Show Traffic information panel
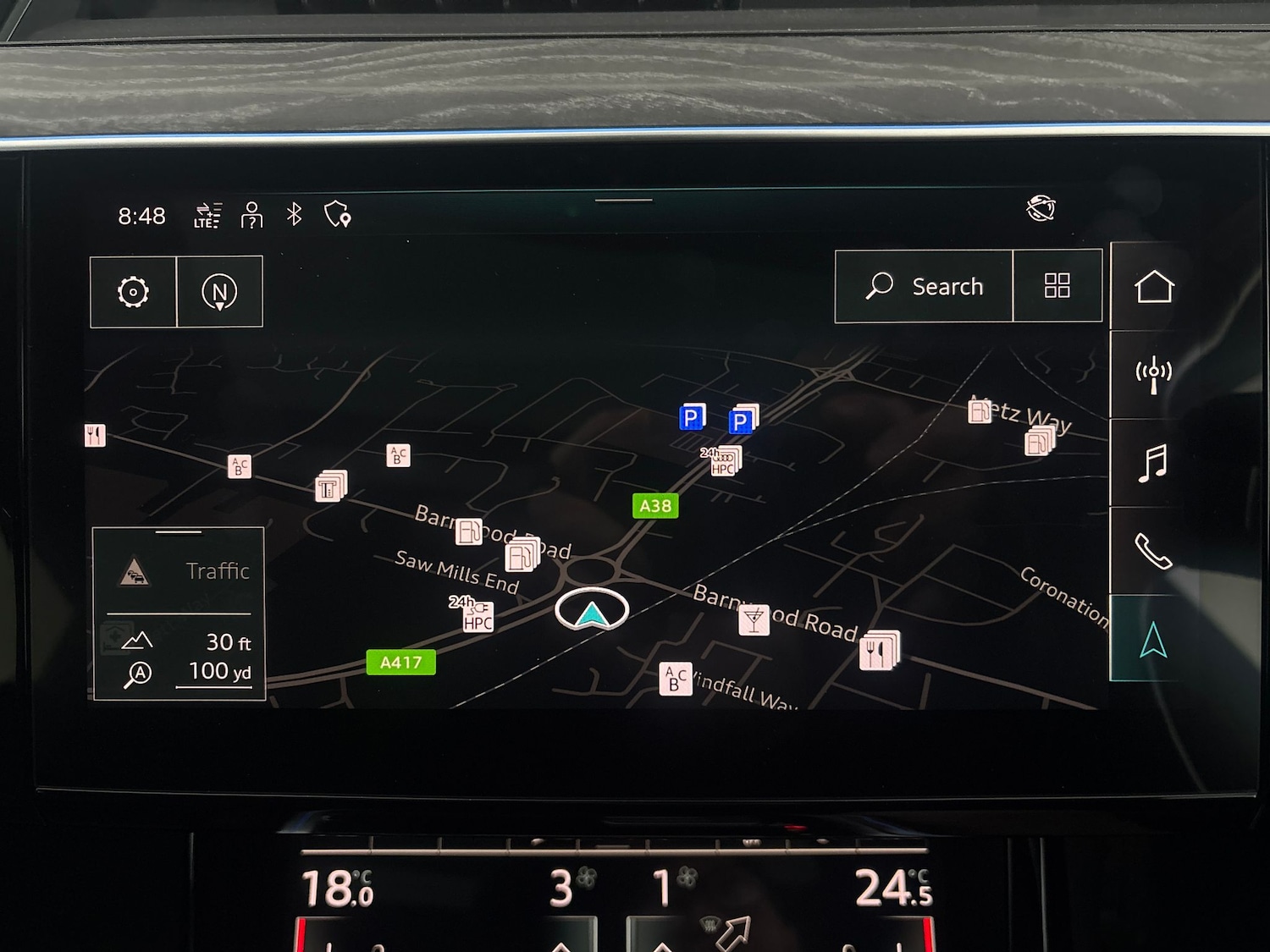1270x952 pixels. pos(179,571)
